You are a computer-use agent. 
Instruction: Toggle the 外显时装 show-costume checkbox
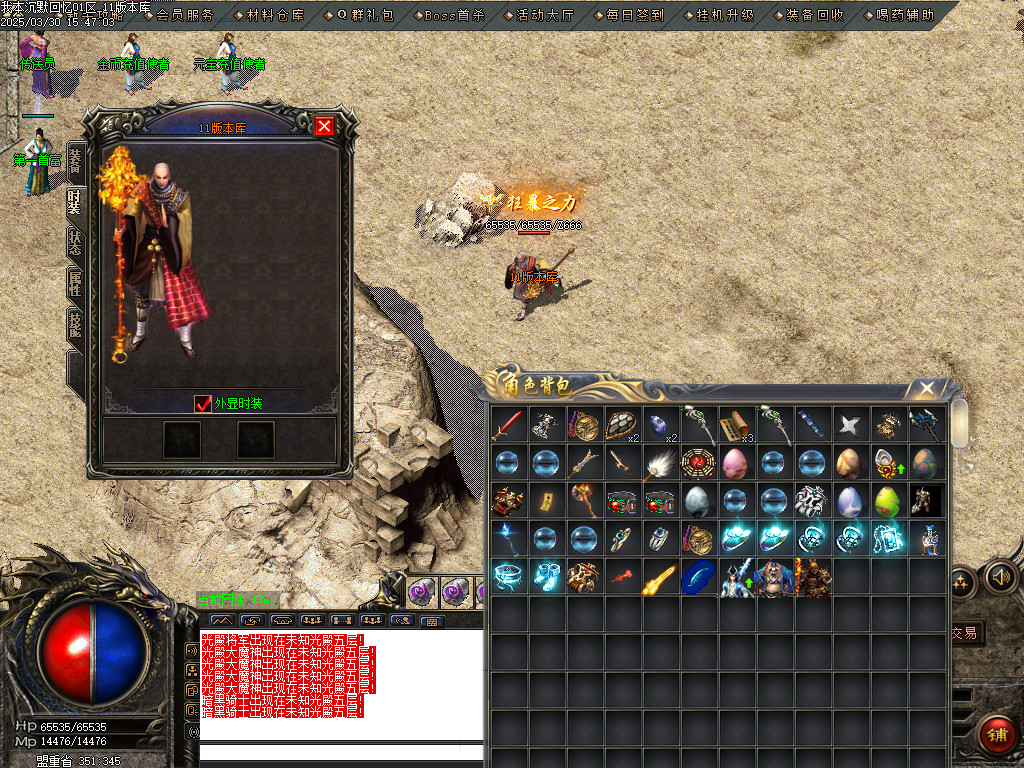point(203,403)
